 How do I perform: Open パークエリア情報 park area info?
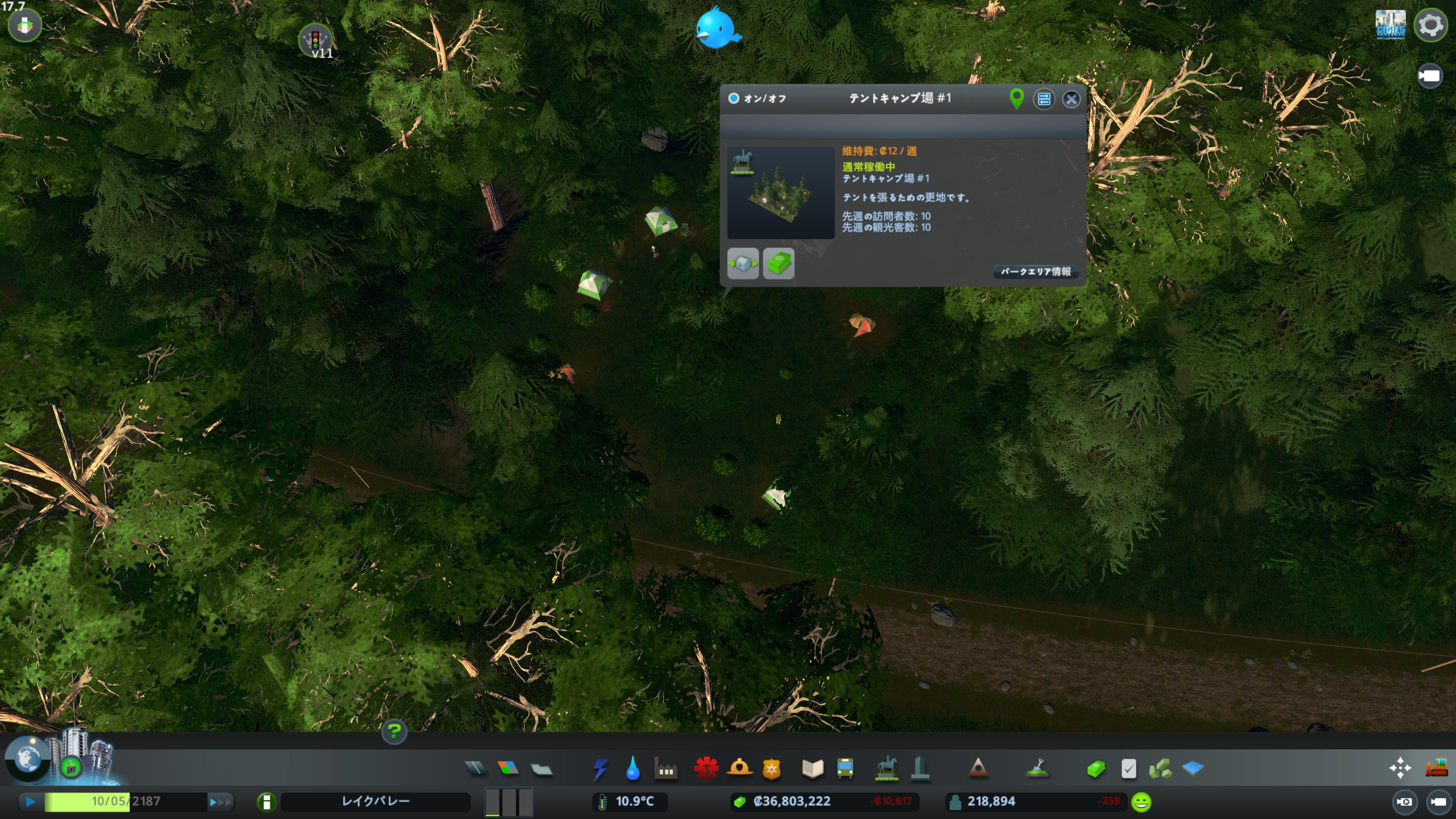tap(1036, 272)
